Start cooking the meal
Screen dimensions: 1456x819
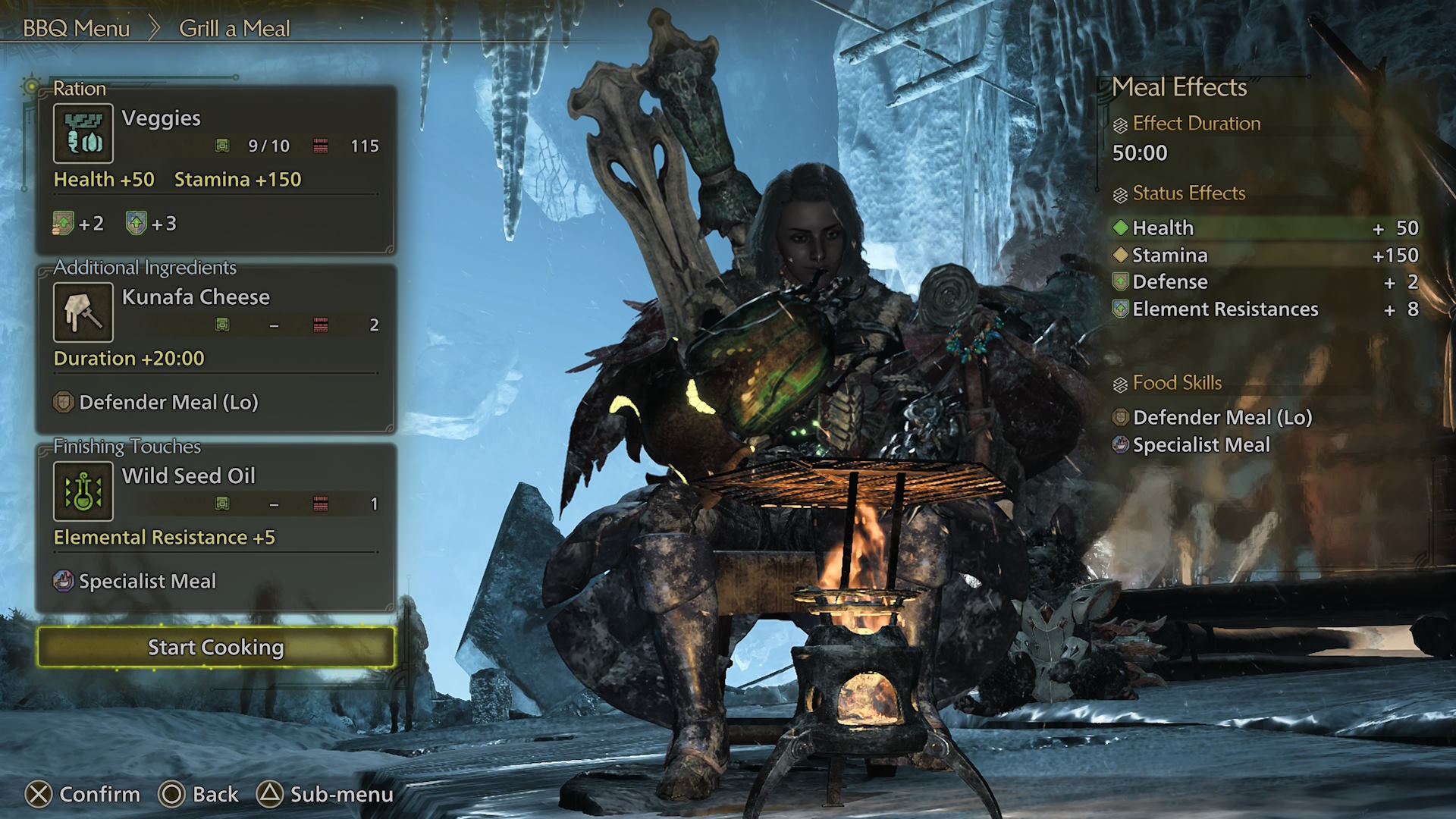[x=216, y=647]
